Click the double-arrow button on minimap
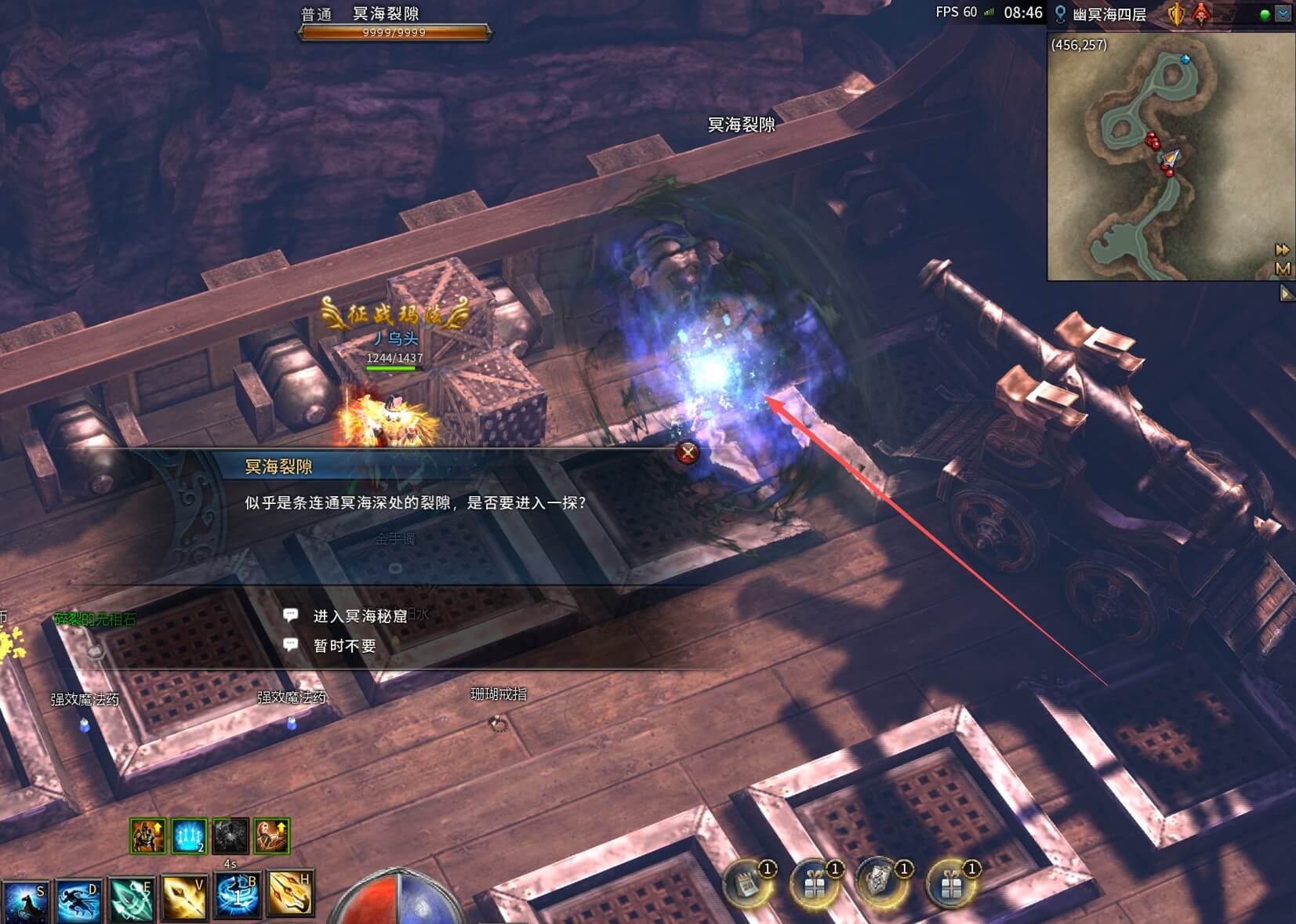Image resolution: width=1296 pixels, height=924 pixels. pyautogui.click(x=1283, y=250)
